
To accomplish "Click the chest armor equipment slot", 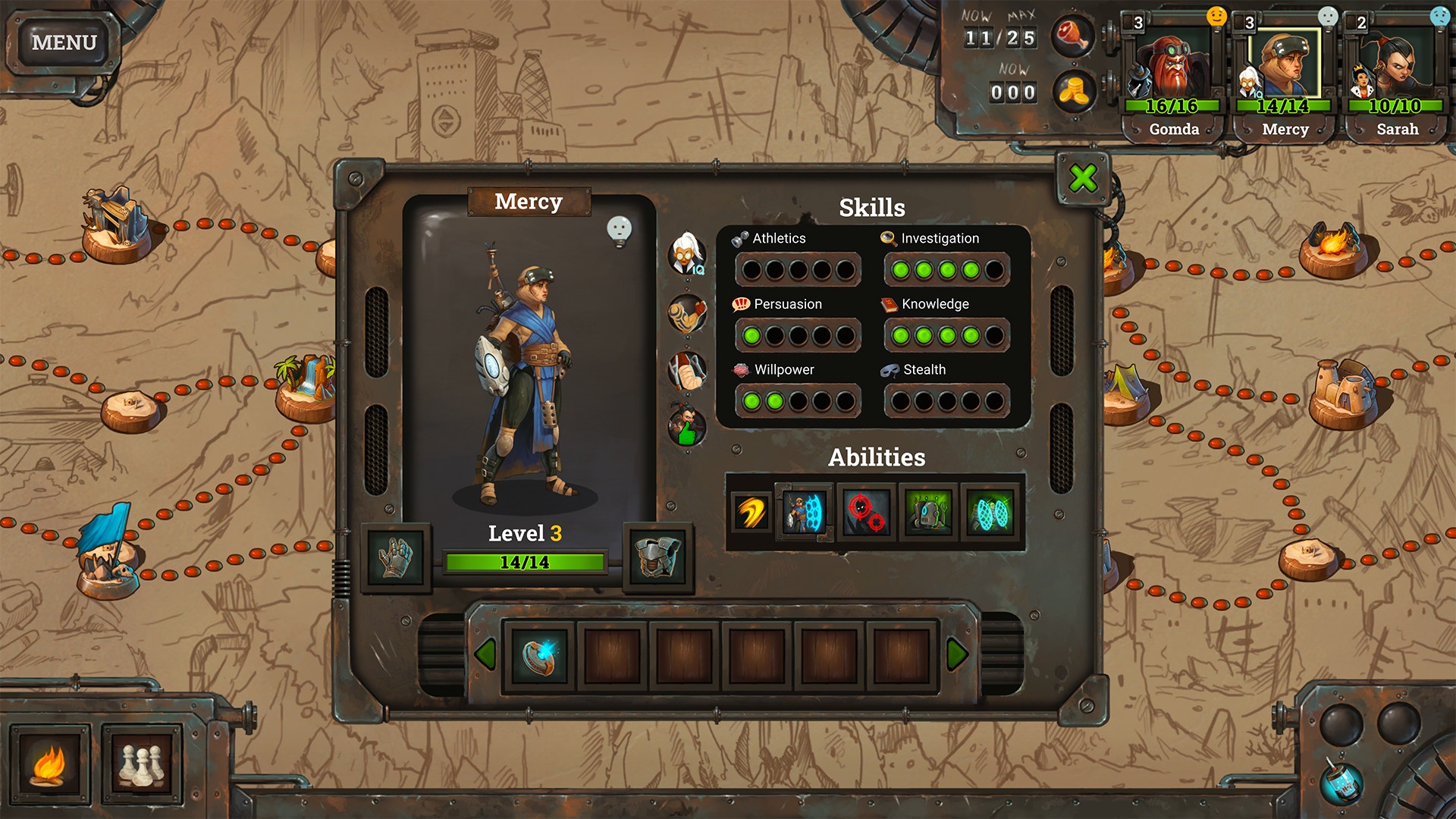I will (x=657, y=557).
